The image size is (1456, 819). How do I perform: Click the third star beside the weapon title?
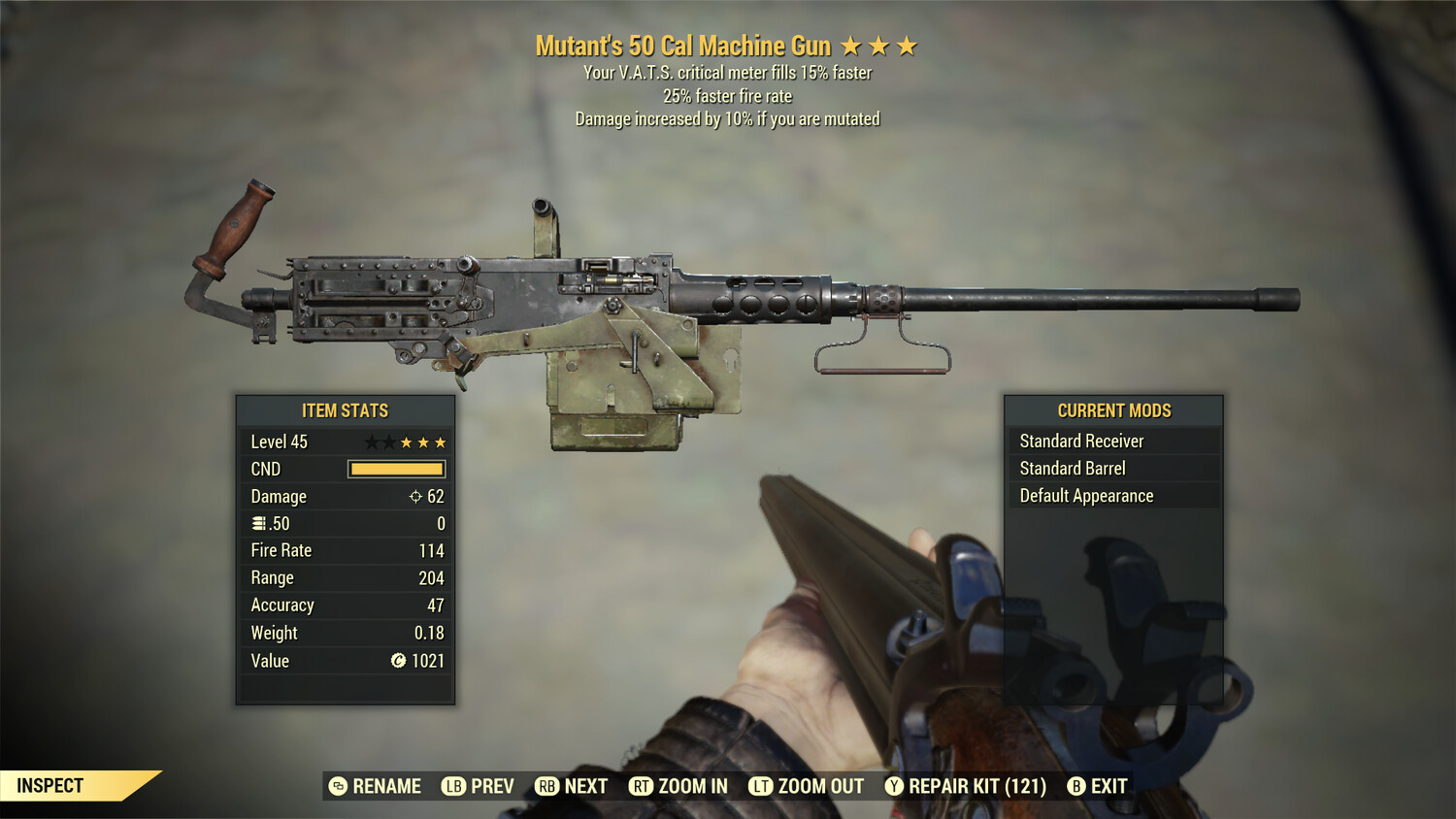click(x=909, y=45)
